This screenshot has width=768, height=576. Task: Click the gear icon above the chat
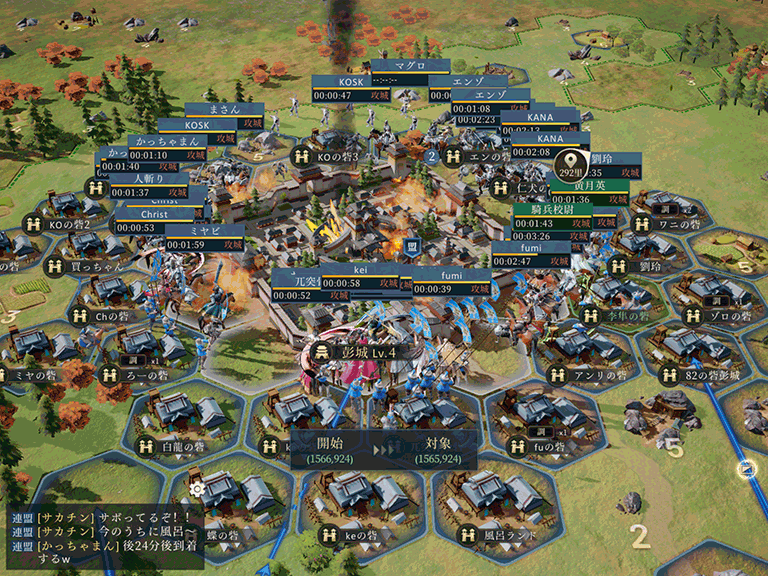(x=197, y=489)
